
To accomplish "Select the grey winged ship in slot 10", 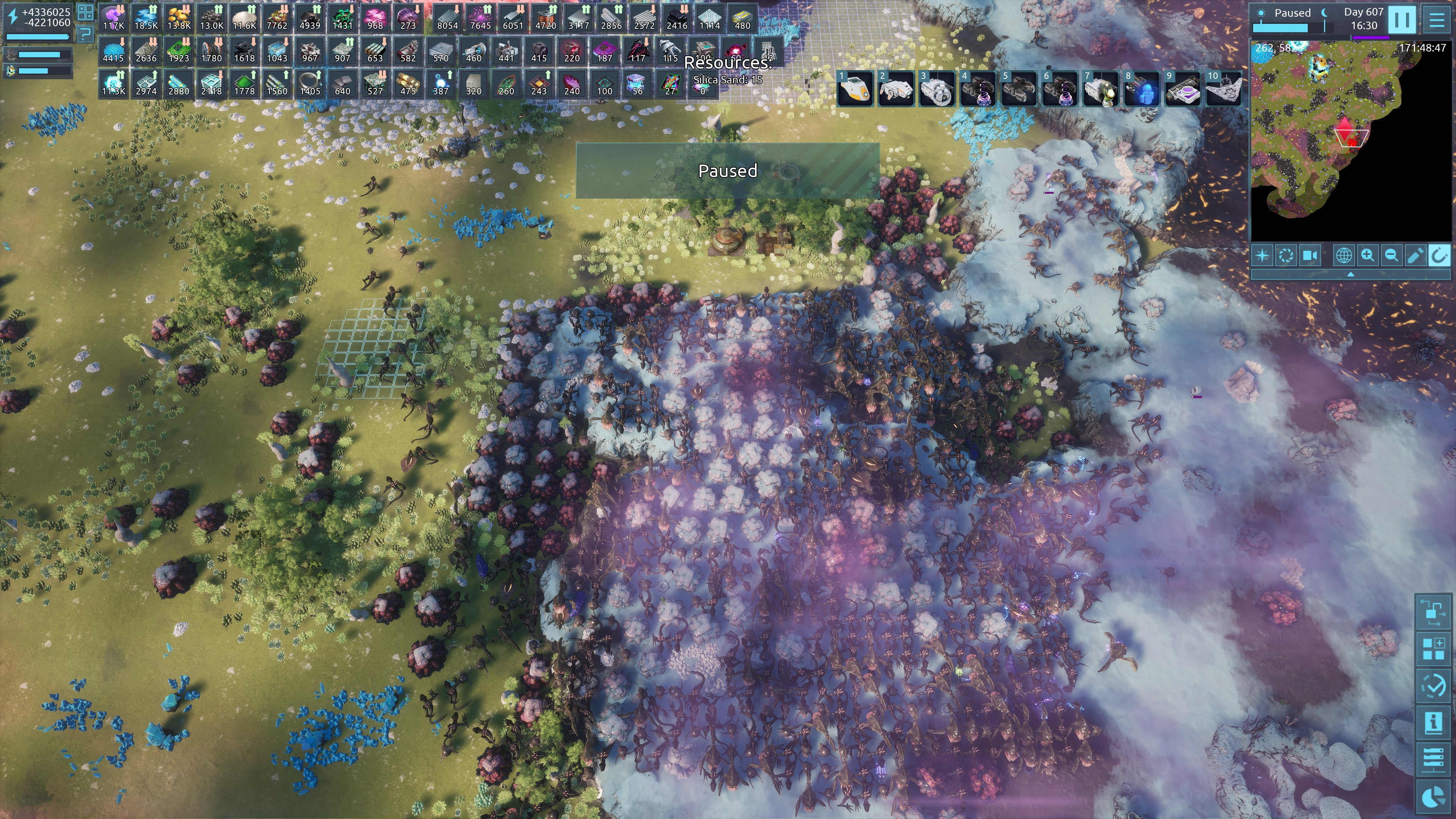I will click(1224, 89).
